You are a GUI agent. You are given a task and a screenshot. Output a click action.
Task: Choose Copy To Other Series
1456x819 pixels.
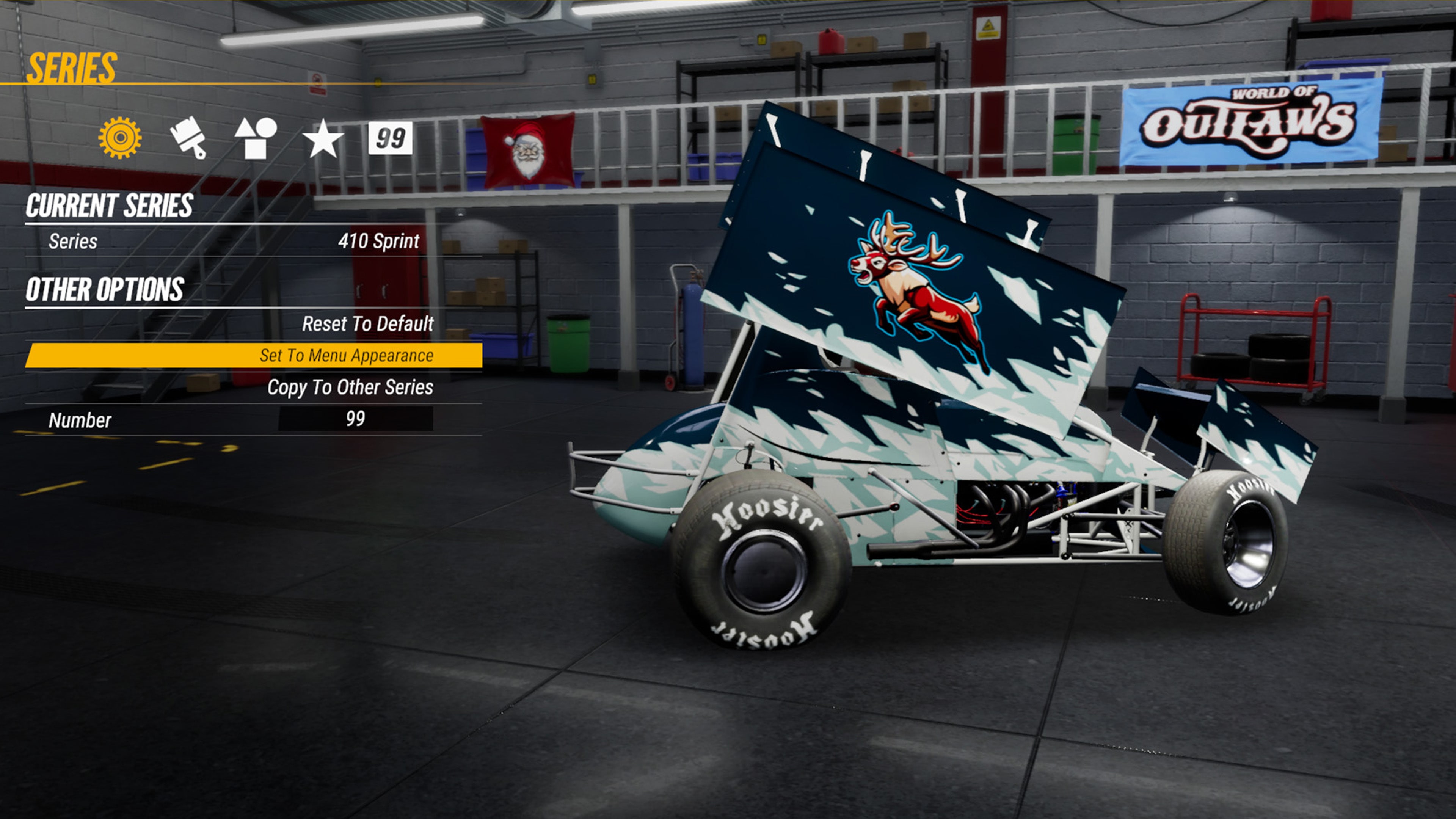tap(350, 387)
